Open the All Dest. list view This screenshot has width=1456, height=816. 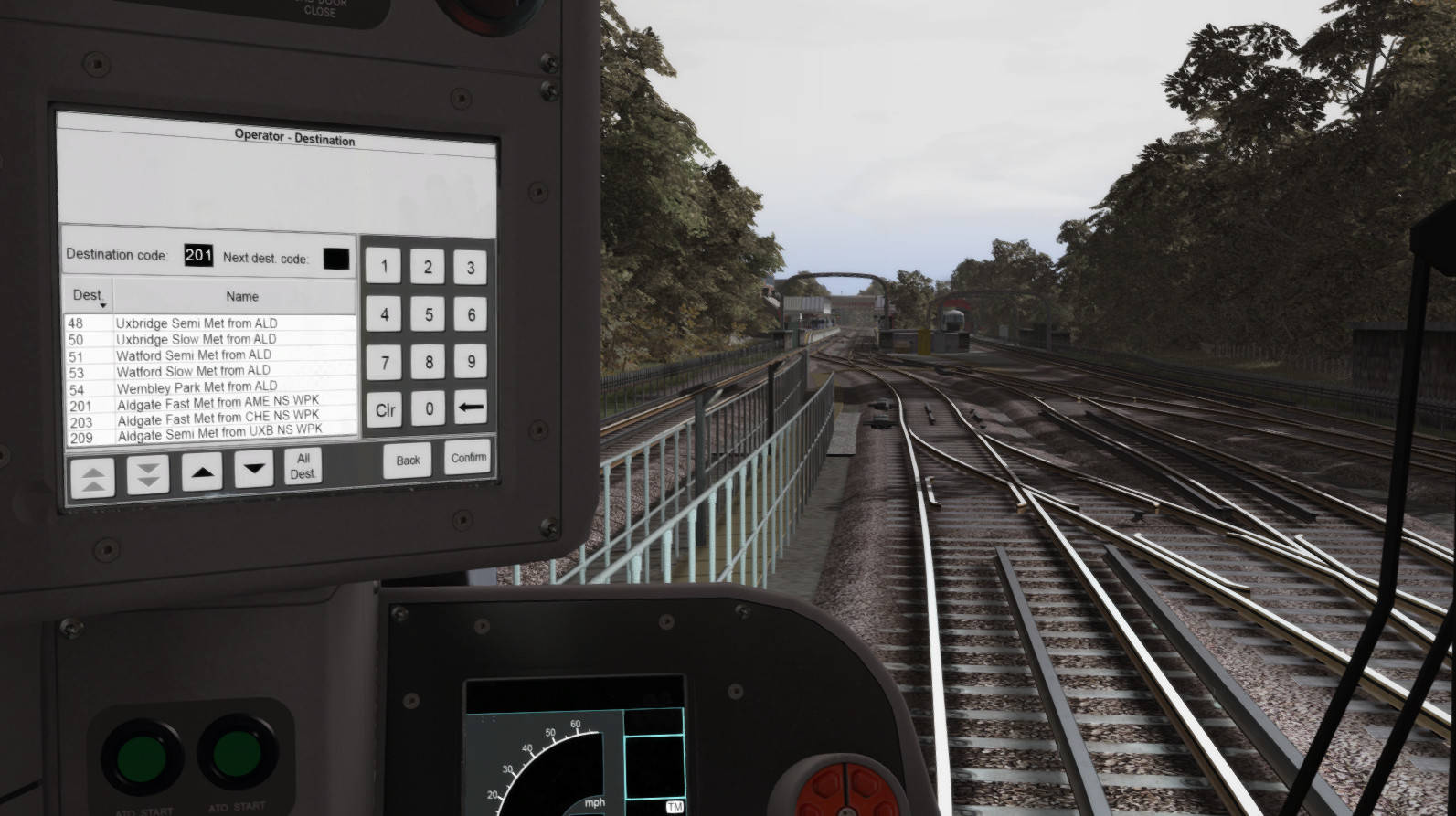(x=304, y=466)
